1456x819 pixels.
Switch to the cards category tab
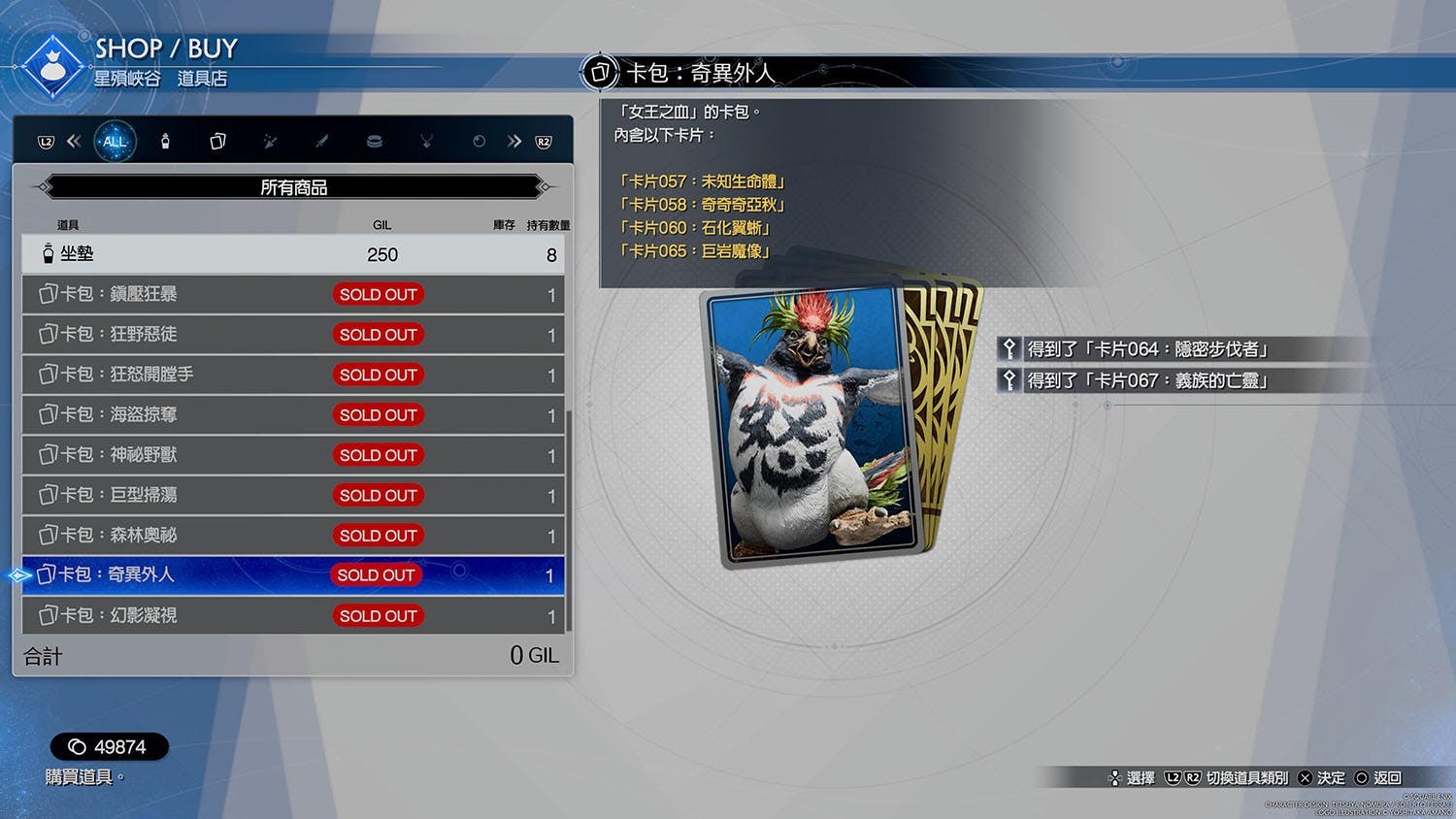(x=217, y=142)
